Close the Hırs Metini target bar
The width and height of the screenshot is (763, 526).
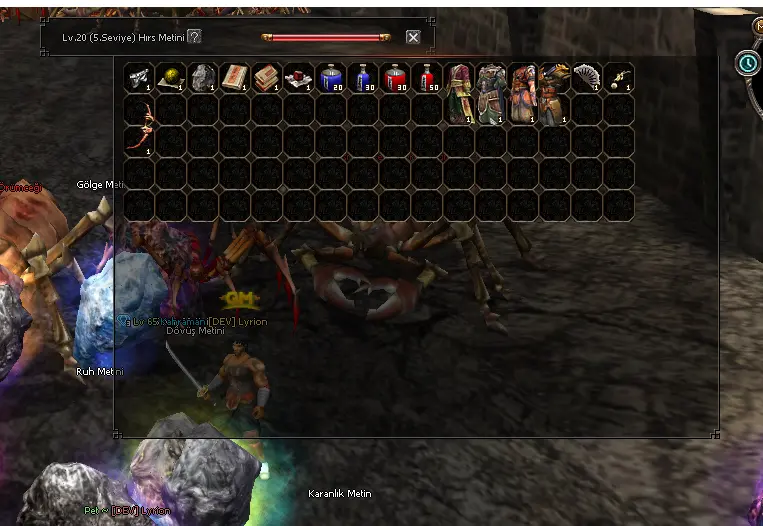click(x=413, y=37)
